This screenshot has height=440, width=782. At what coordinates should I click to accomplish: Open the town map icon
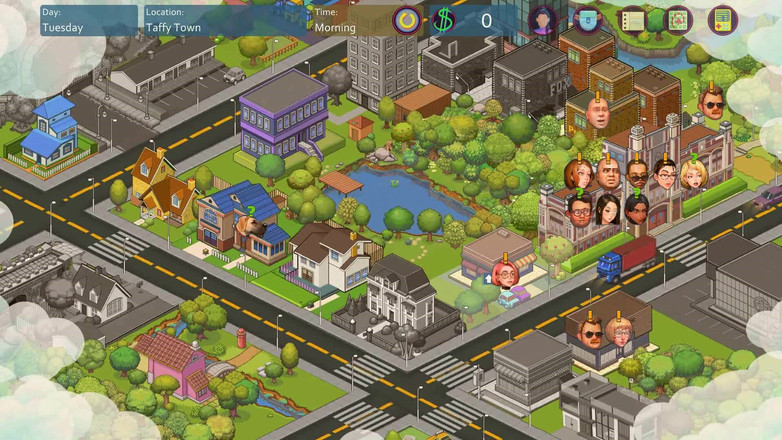(x=678, y=19)
